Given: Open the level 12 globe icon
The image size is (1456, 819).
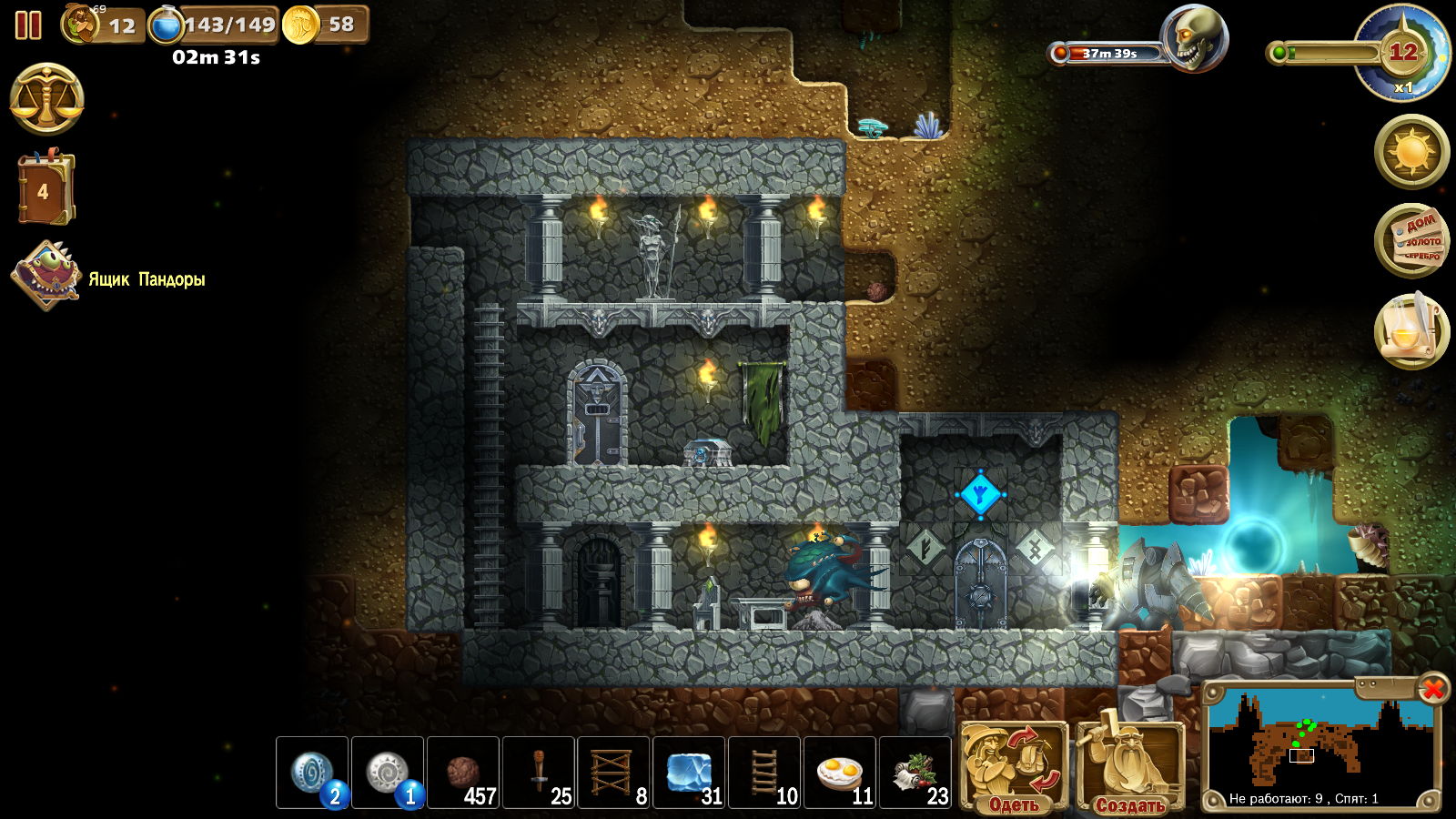Looking at the screenshot, I should 1401,55.
